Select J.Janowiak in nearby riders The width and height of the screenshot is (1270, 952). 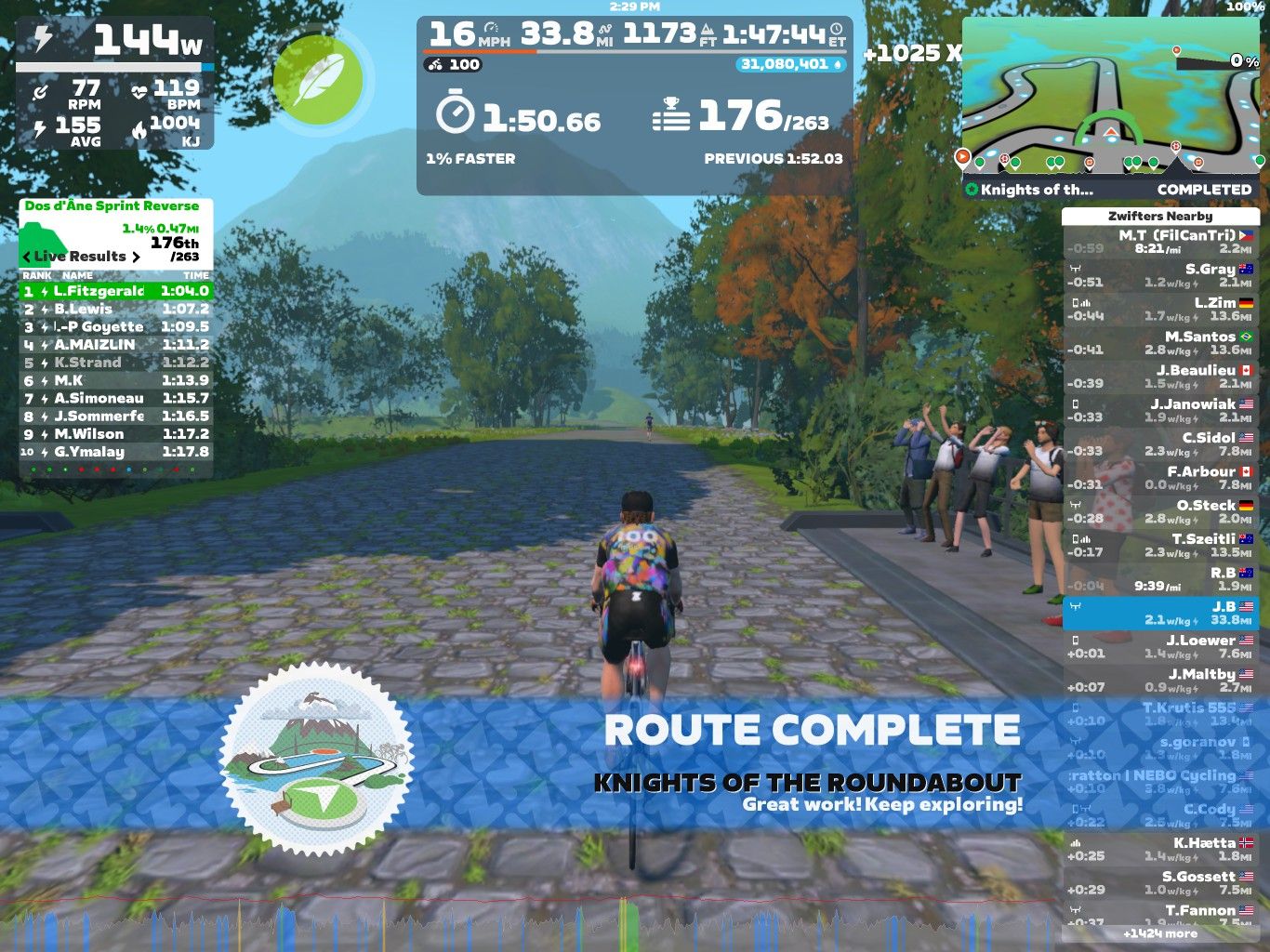(x=1159, y=410)
